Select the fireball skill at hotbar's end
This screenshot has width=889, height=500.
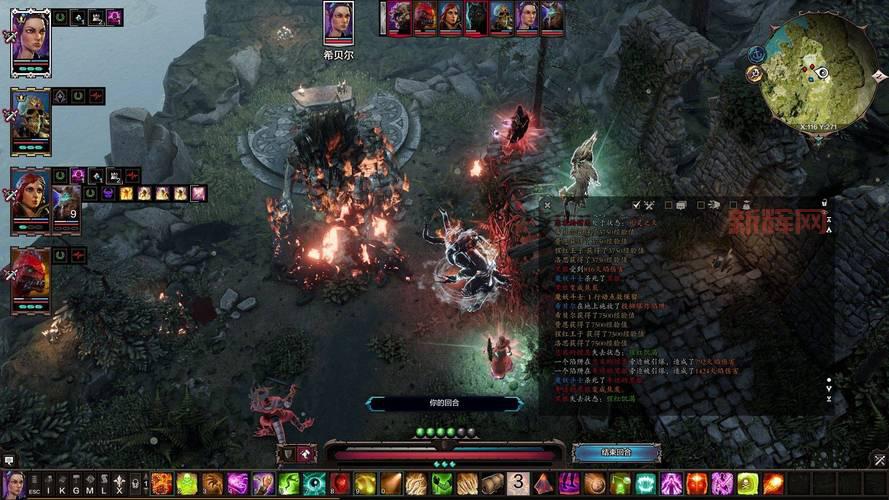[773, 484]
